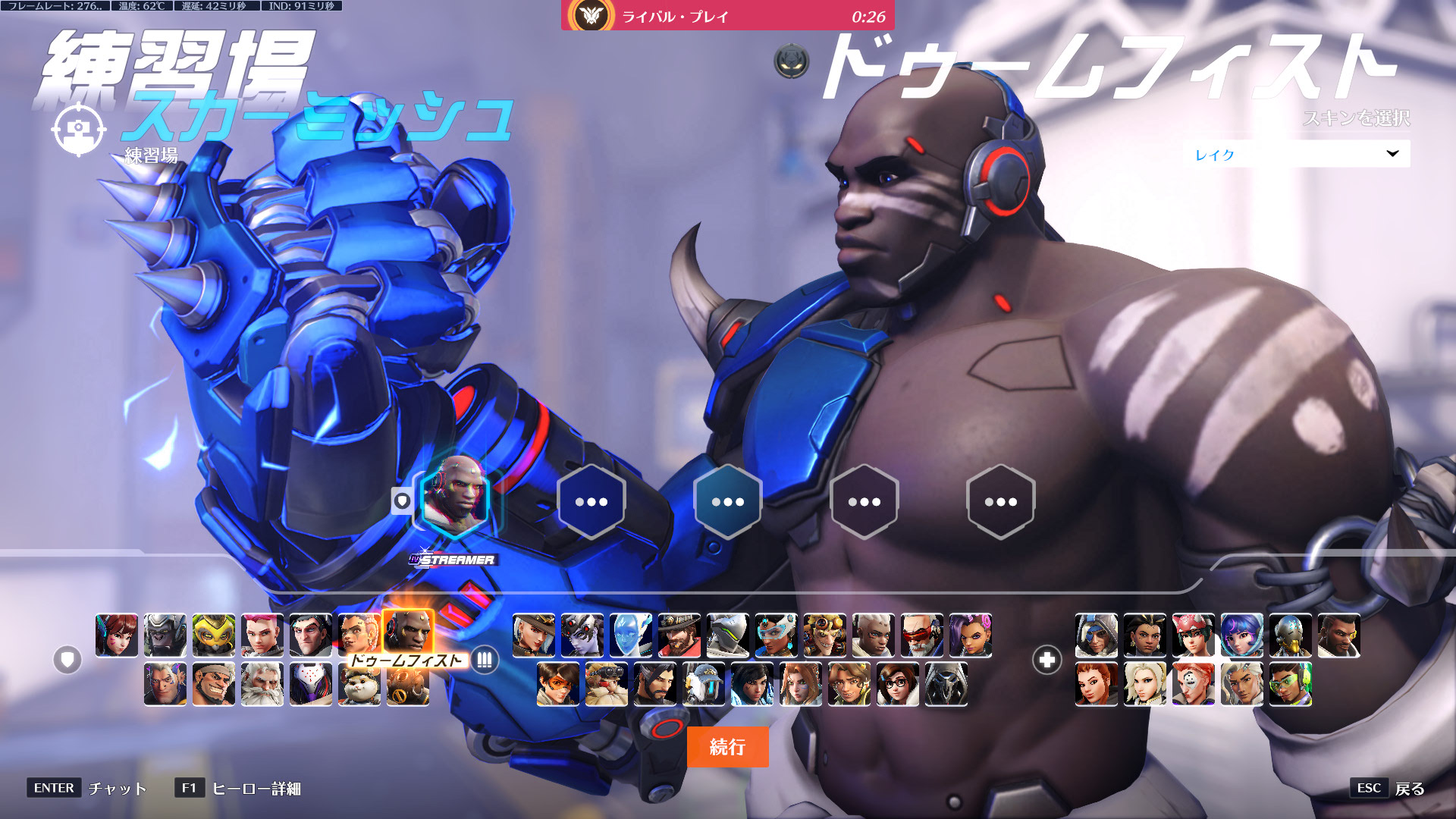The width and height of the screenshot is (1456, 819).
Task: Choose Ana from support heroes
Action: (x=1097, y=635)
